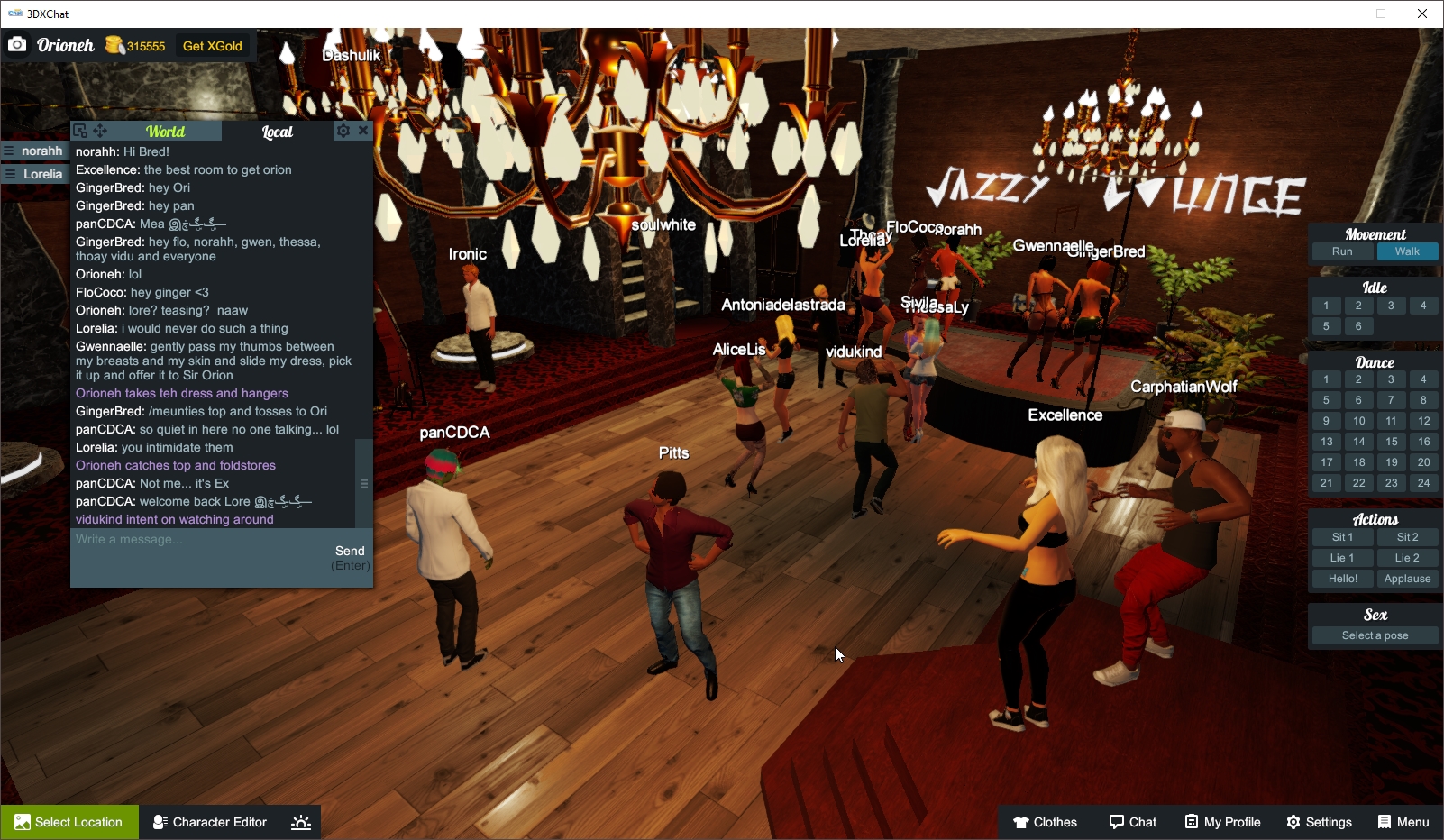The height and width of the screenshot is (840, 1444).
Task: Open Select a pose under Sex
Action: 1374,635
